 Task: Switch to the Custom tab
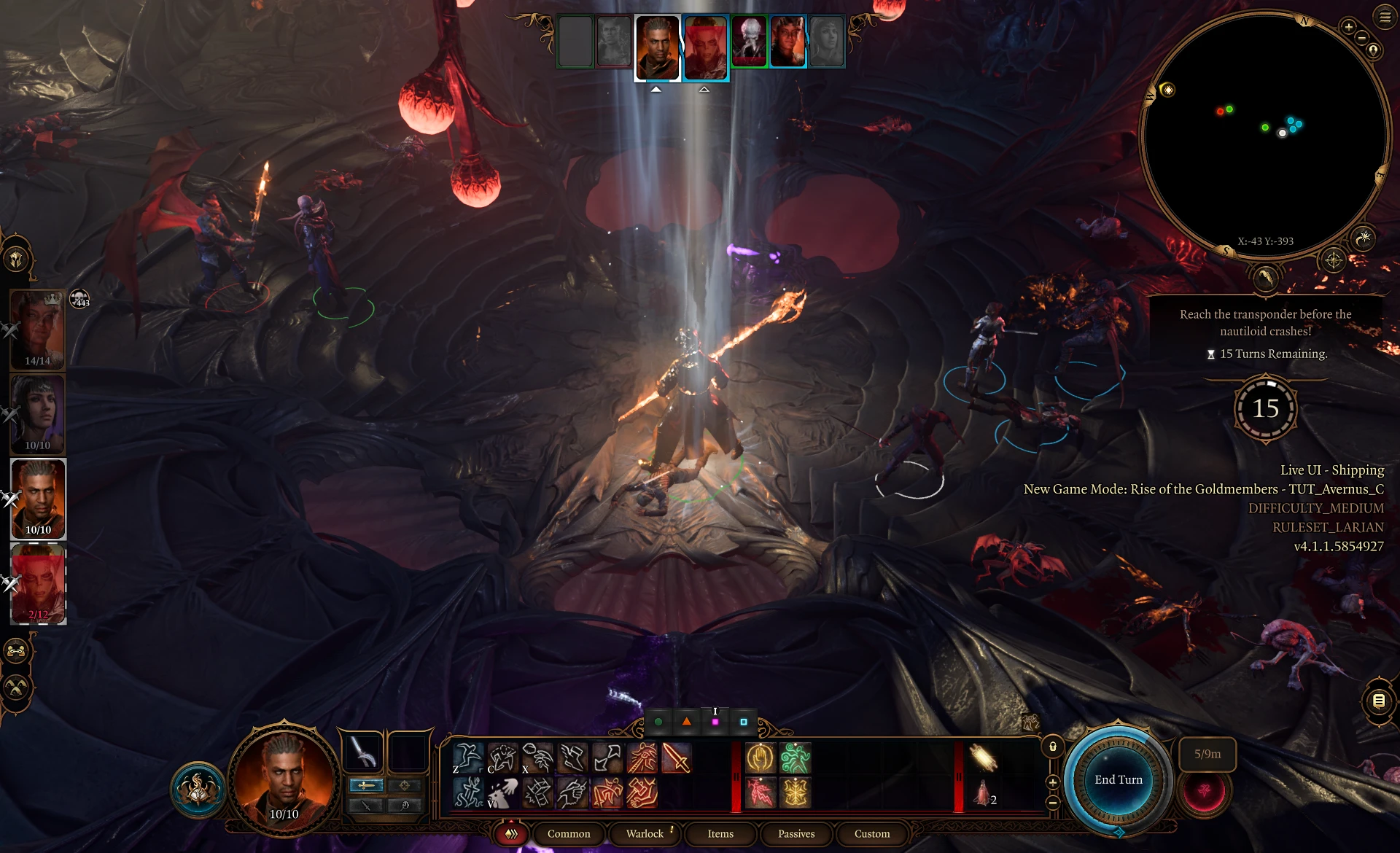click(872, 833)
